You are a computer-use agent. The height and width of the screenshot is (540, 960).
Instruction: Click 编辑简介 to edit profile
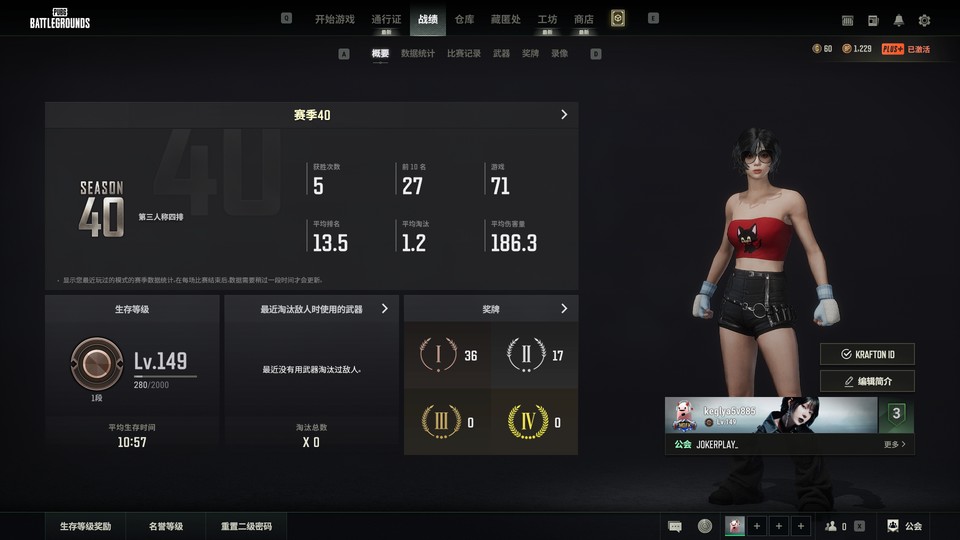click(x=867, y=381)
